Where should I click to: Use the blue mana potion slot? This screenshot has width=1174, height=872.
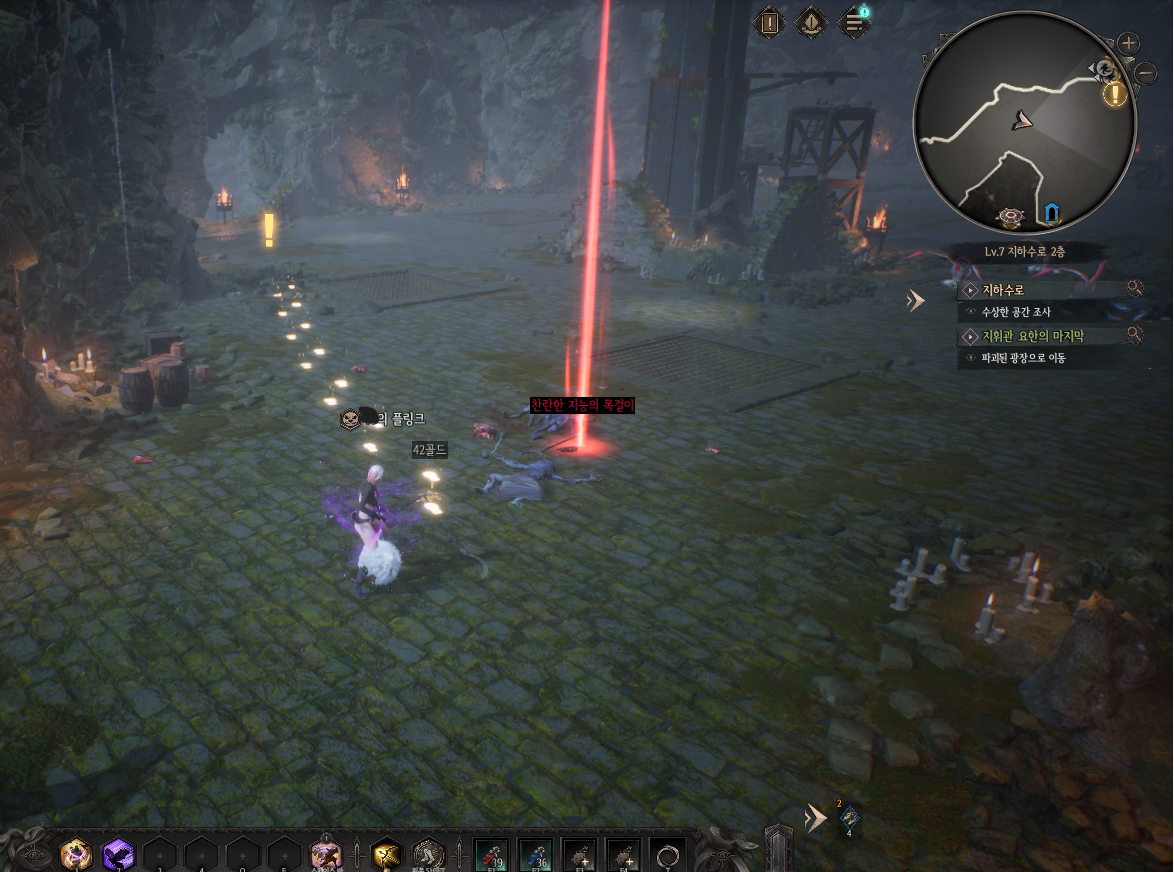536,855
